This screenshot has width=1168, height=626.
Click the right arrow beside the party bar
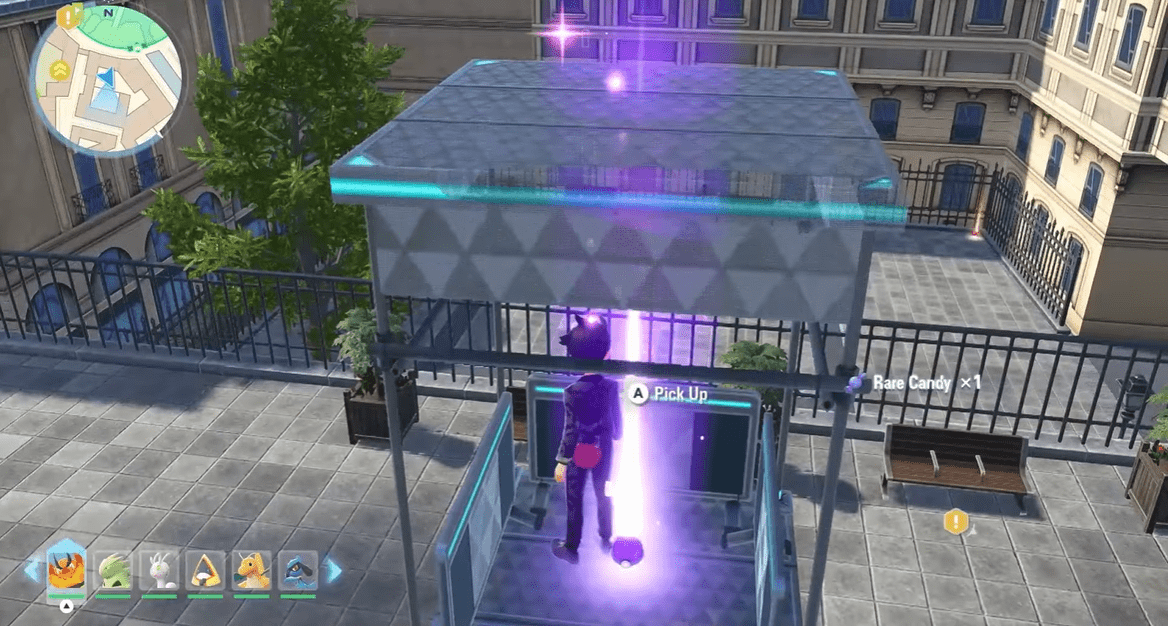(x=333, y=570)
